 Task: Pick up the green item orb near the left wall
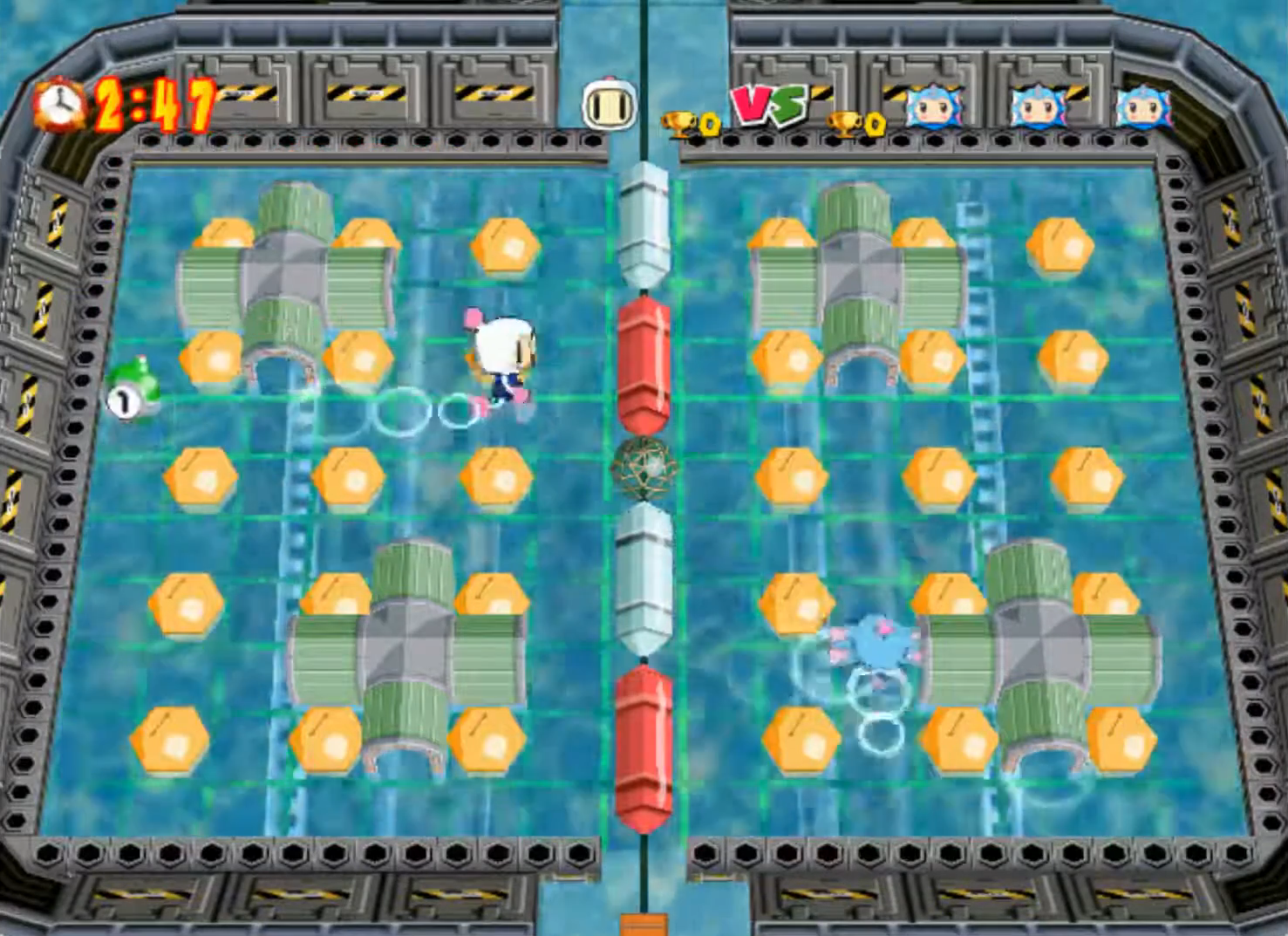(131, 388)
